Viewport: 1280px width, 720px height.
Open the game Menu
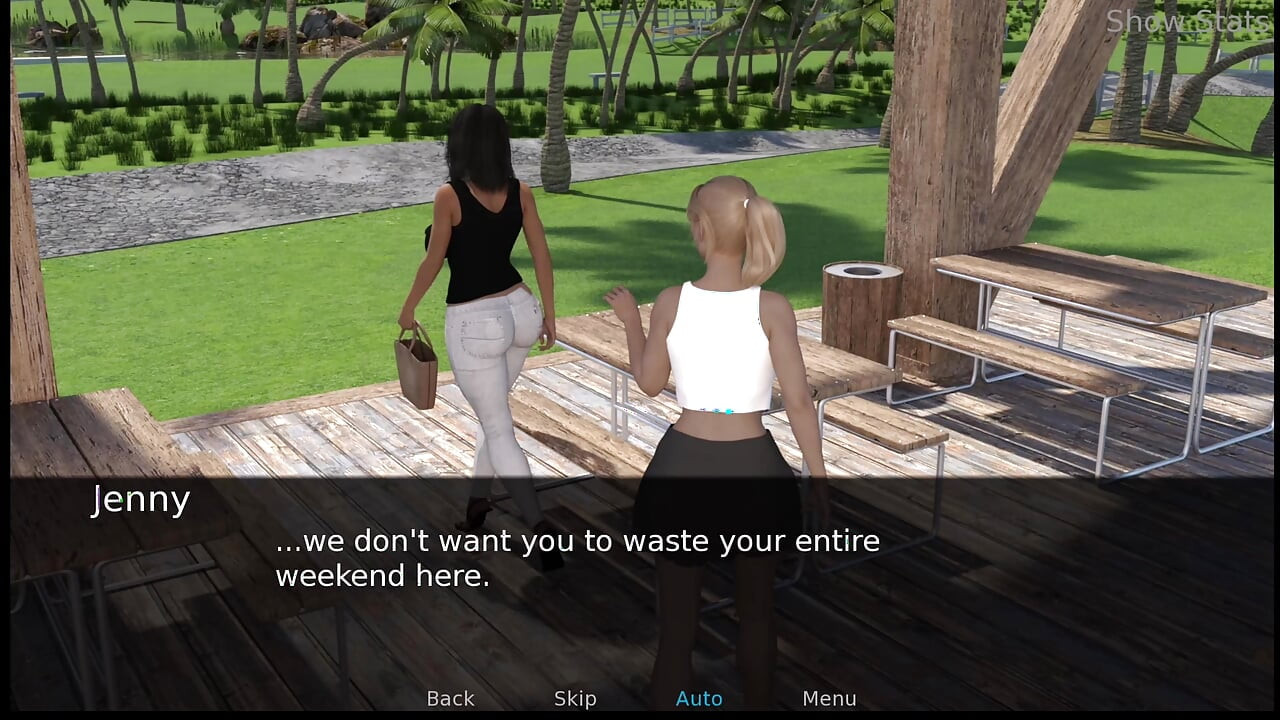pyautogui.click(x=829, y=699)
